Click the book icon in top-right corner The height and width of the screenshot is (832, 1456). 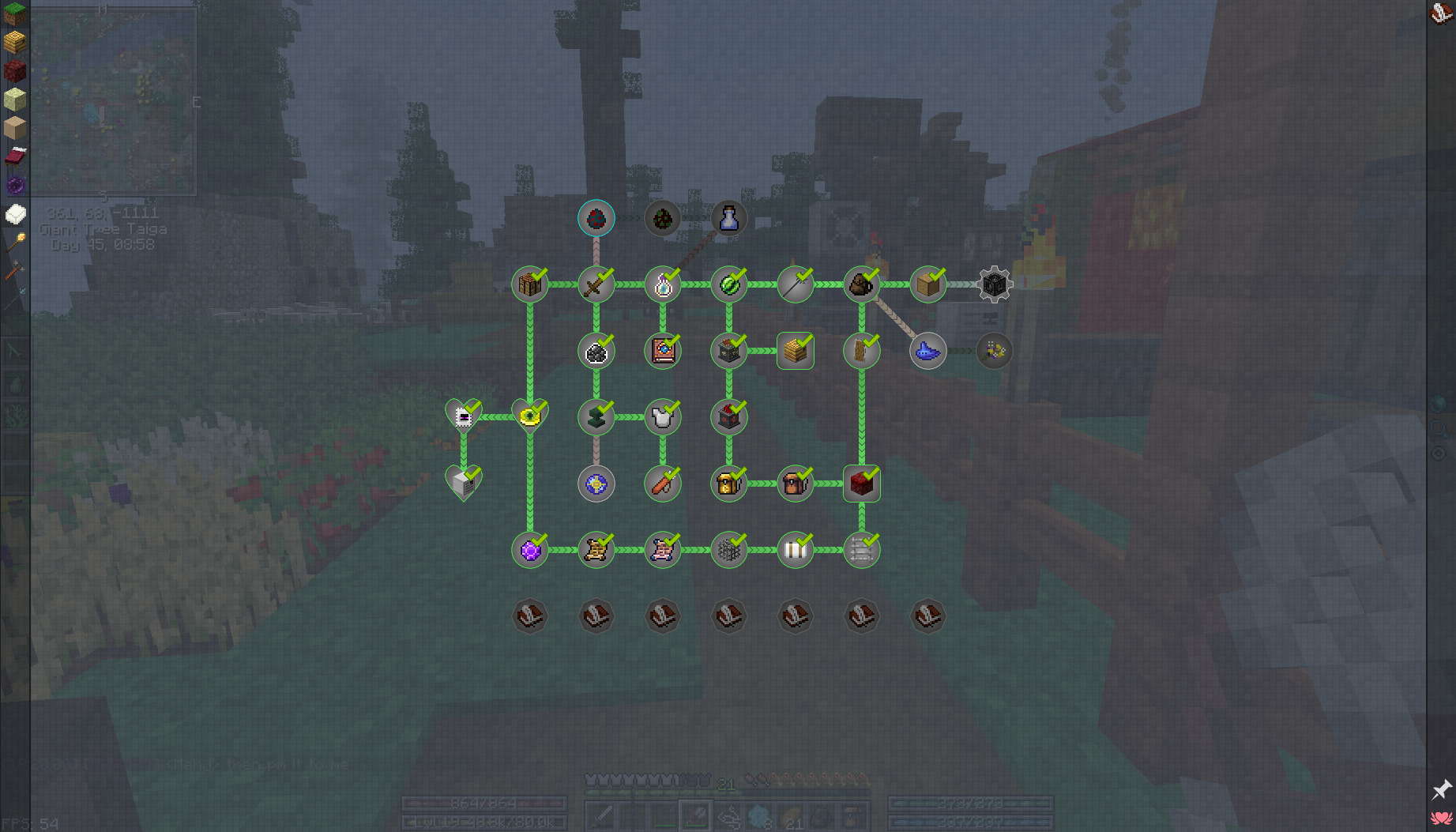1441,13
